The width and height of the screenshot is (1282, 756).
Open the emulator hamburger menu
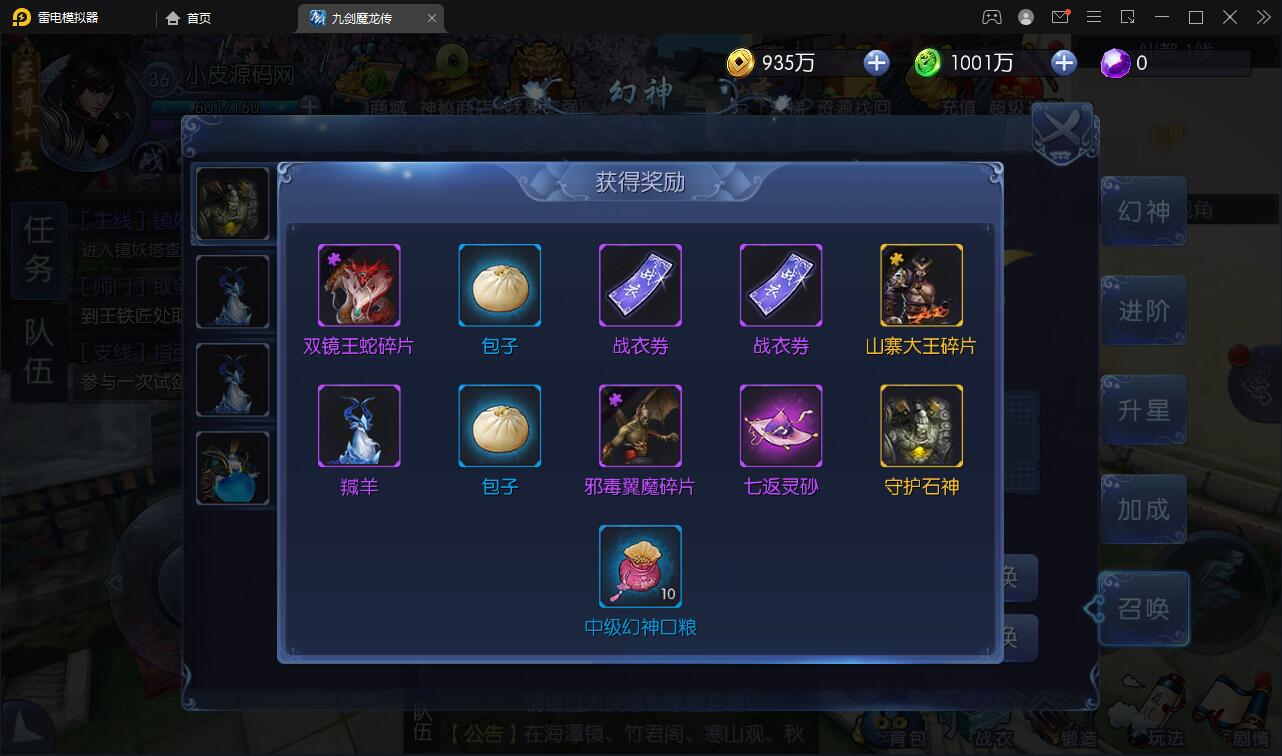pos(1094,16)
